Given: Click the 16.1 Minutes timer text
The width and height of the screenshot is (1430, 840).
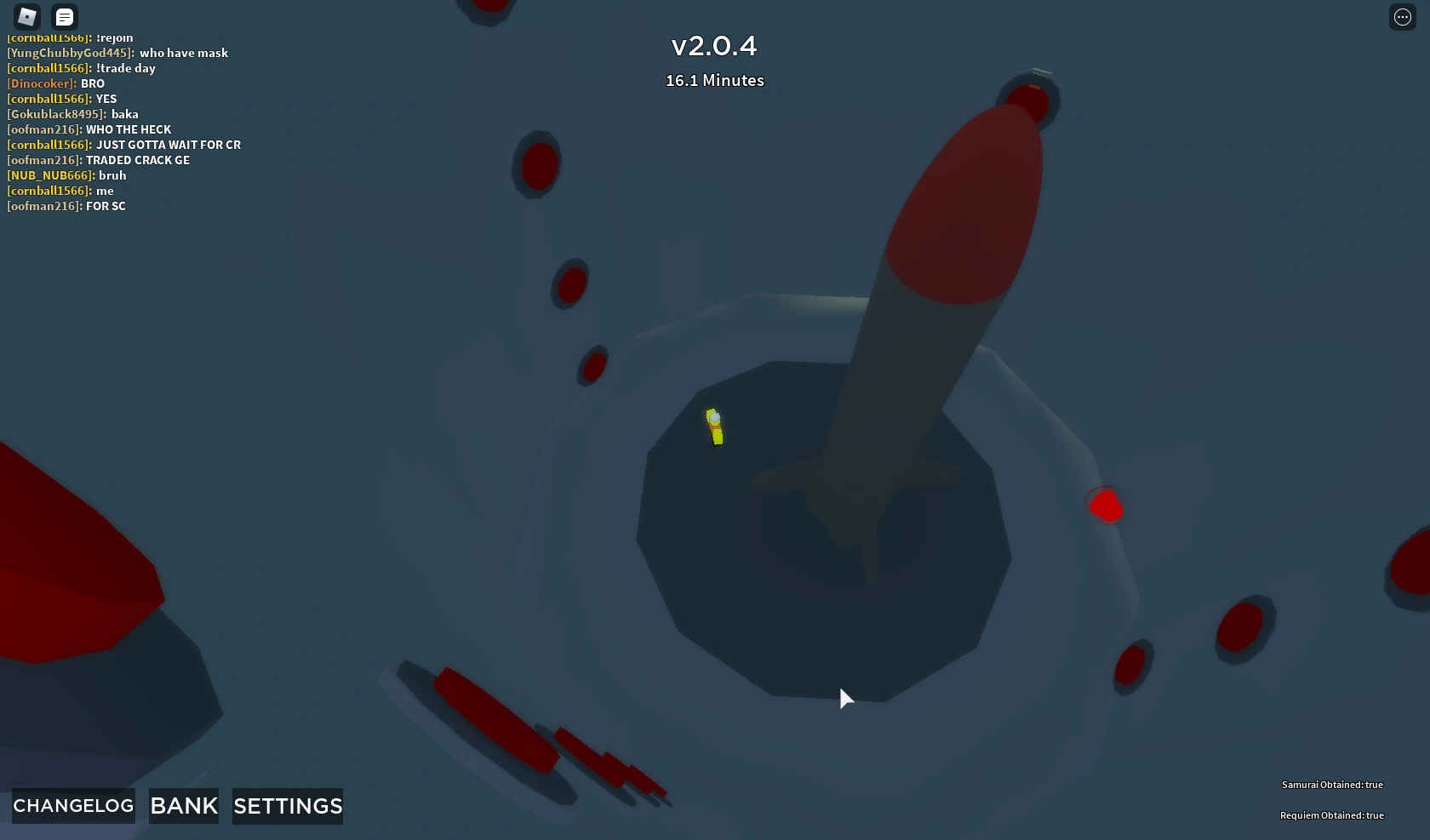Looking at the screenshot, I should click(713, 80).
